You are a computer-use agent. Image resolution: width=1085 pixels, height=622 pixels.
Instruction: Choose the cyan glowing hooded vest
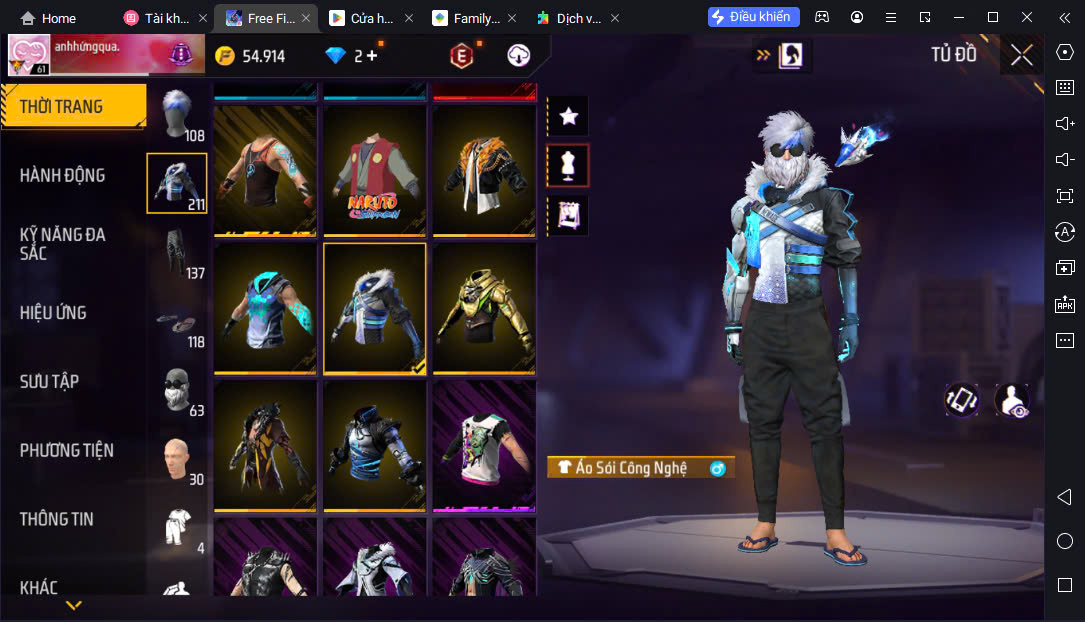tap(265, 308)
